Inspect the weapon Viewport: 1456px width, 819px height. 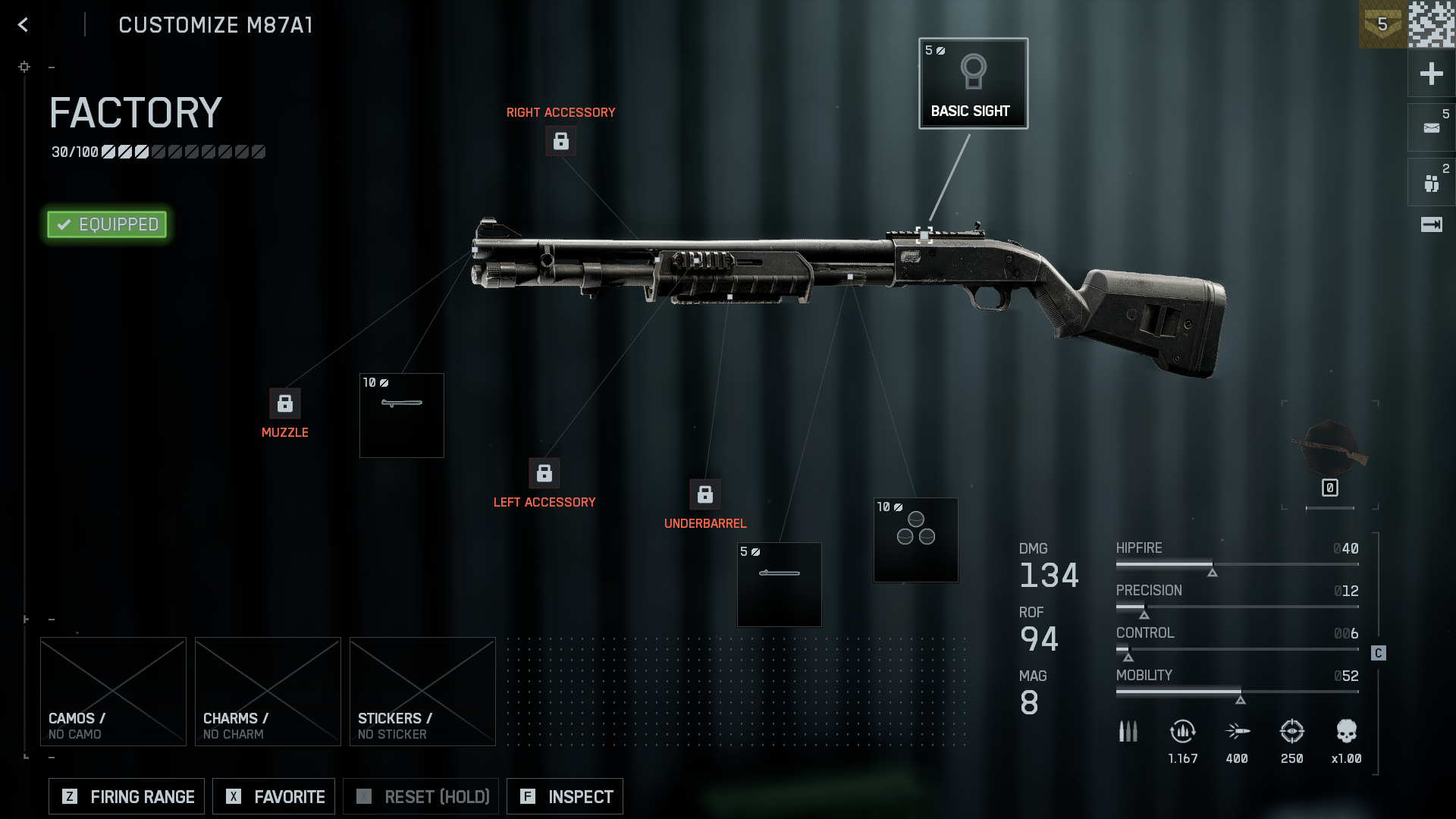(x=565, y=796)
